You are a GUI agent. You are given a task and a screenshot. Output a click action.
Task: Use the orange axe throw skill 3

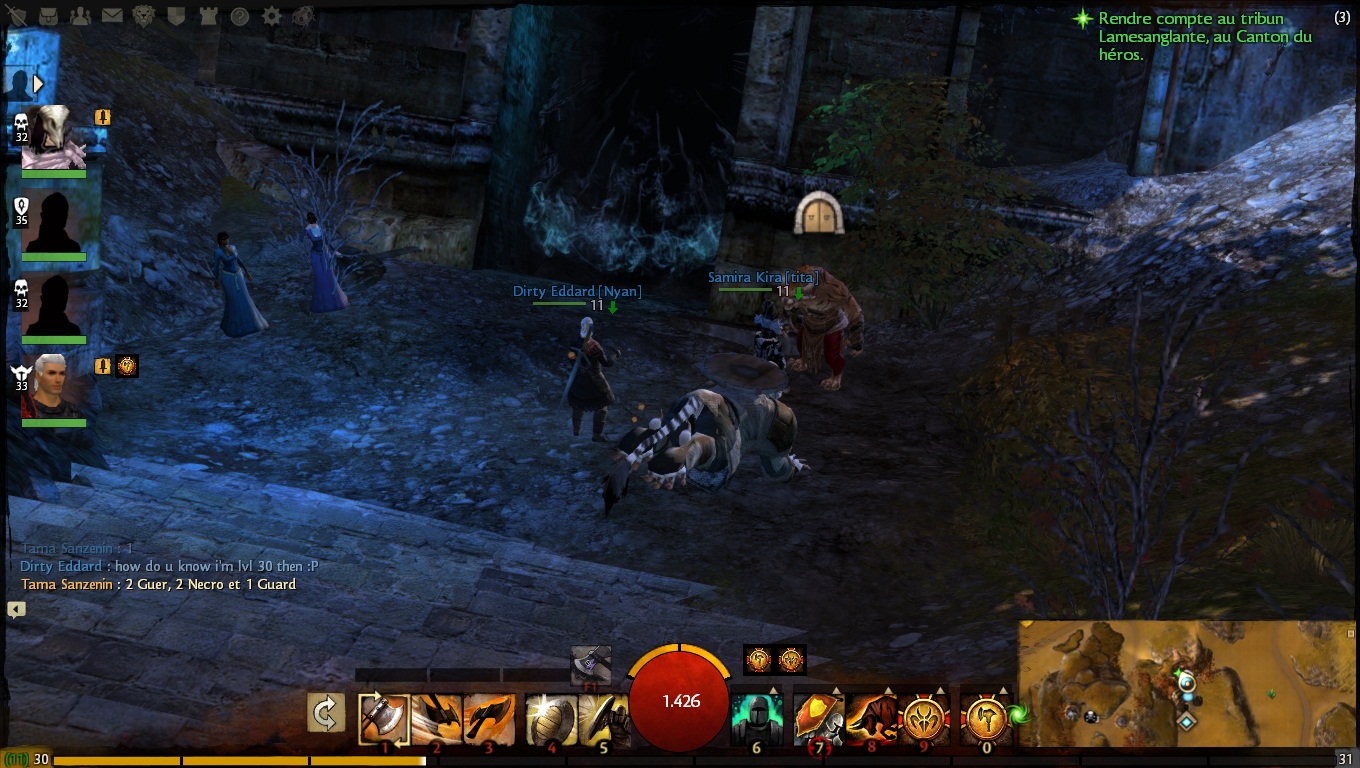(x=489, y=719)
